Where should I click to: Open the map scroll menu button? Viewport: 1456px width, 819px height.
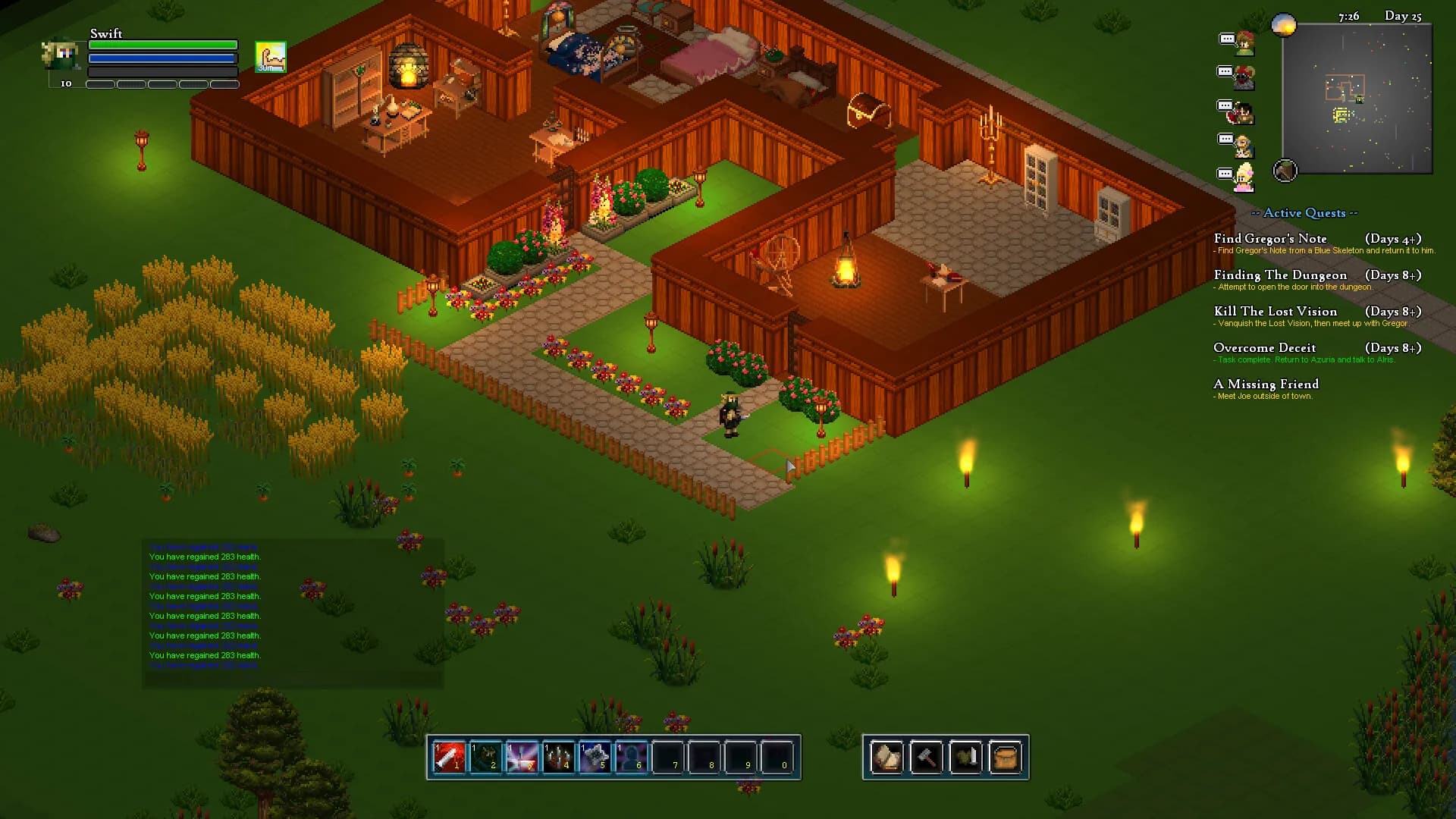click(886, 757)
